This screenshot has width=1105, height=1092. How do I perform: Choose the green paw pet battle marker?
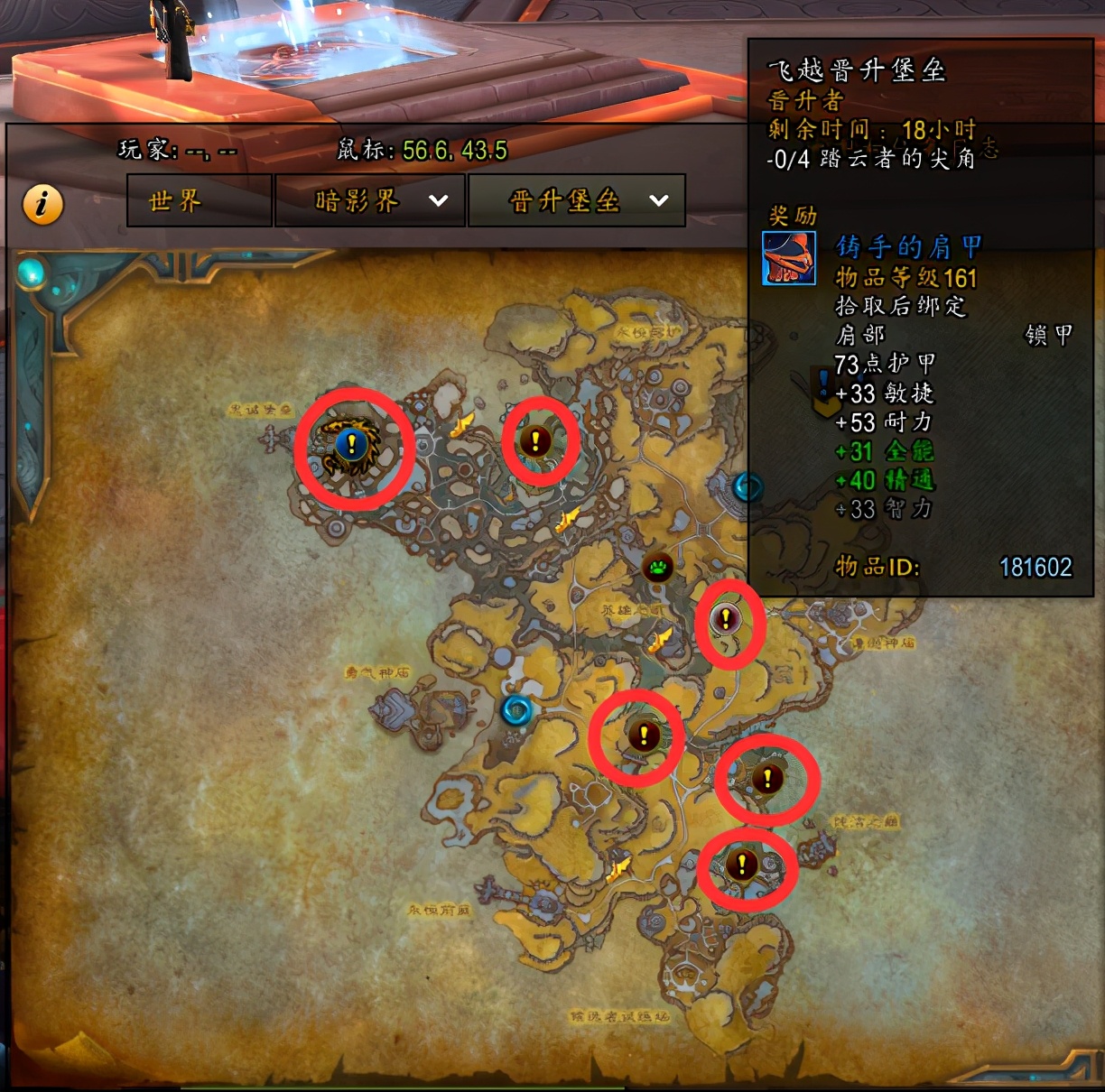click(x=658, y=568)
